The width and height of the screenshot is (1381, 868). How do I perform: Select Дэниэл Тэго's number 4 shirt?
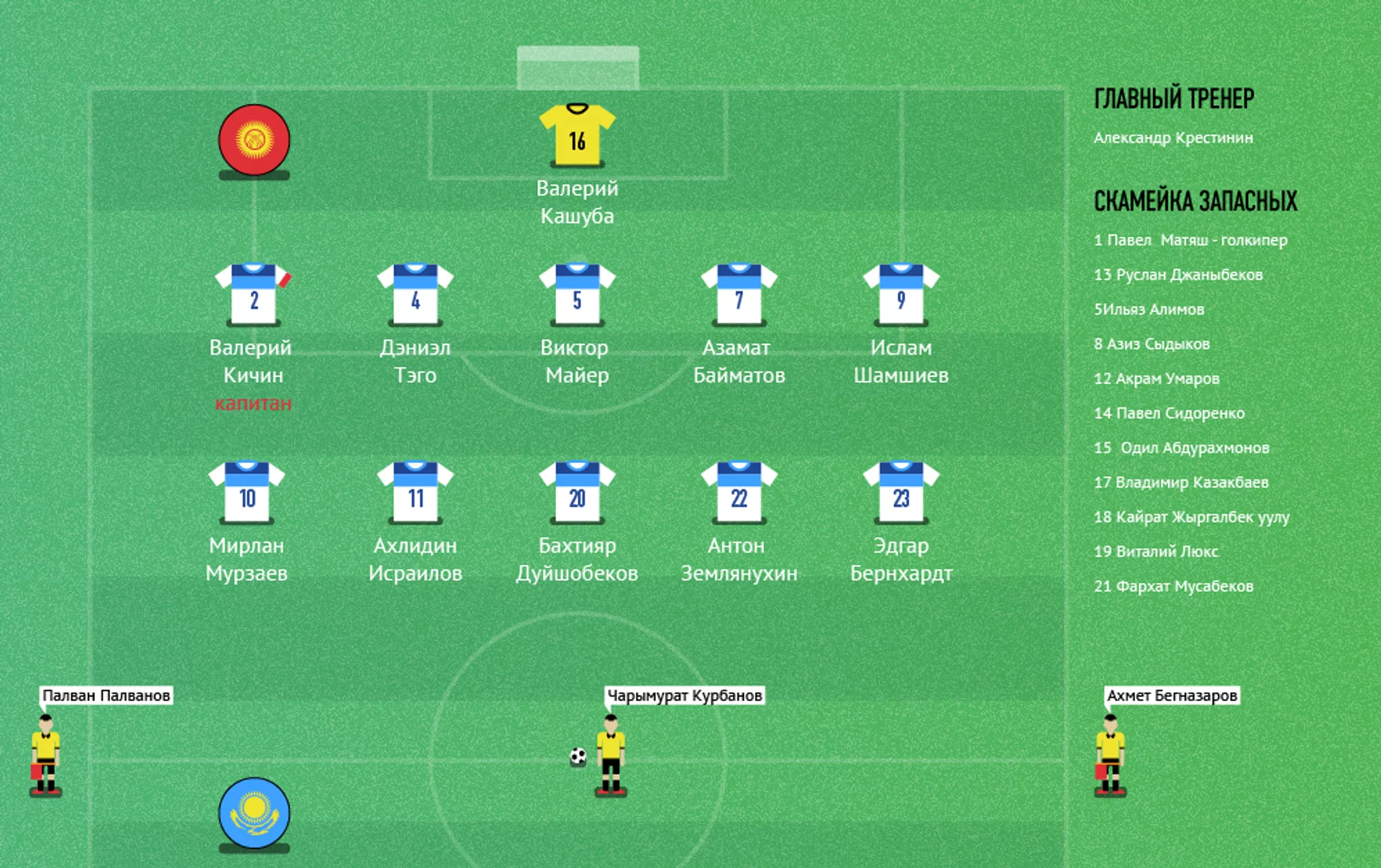tap(415, 295)
